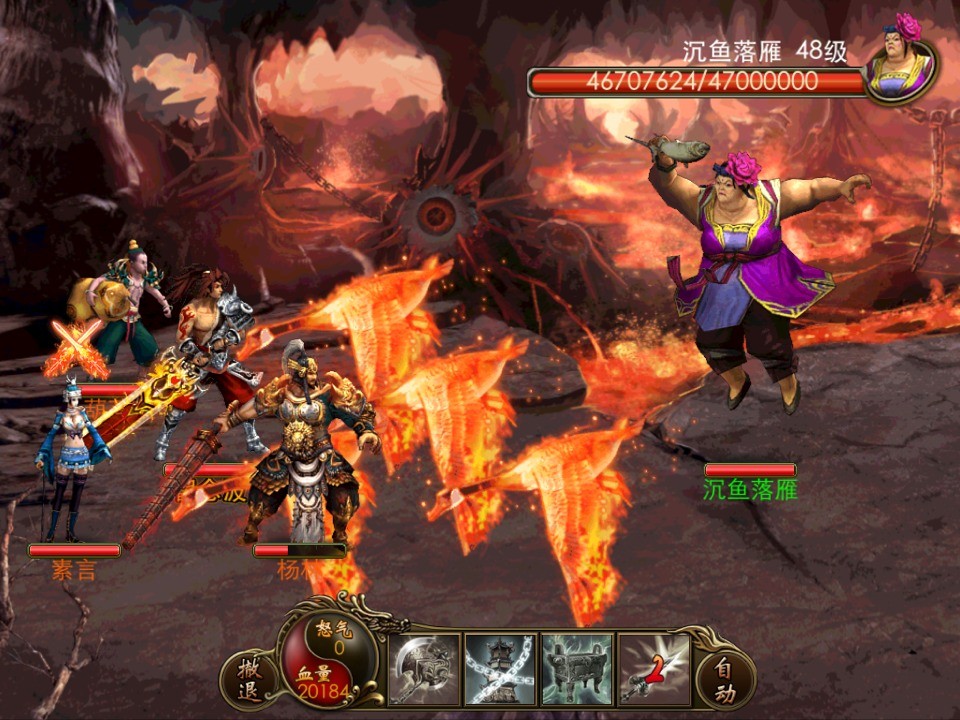Use the chained pagoda skill
Screen dimensions: 960x720
tap(501, 668)
